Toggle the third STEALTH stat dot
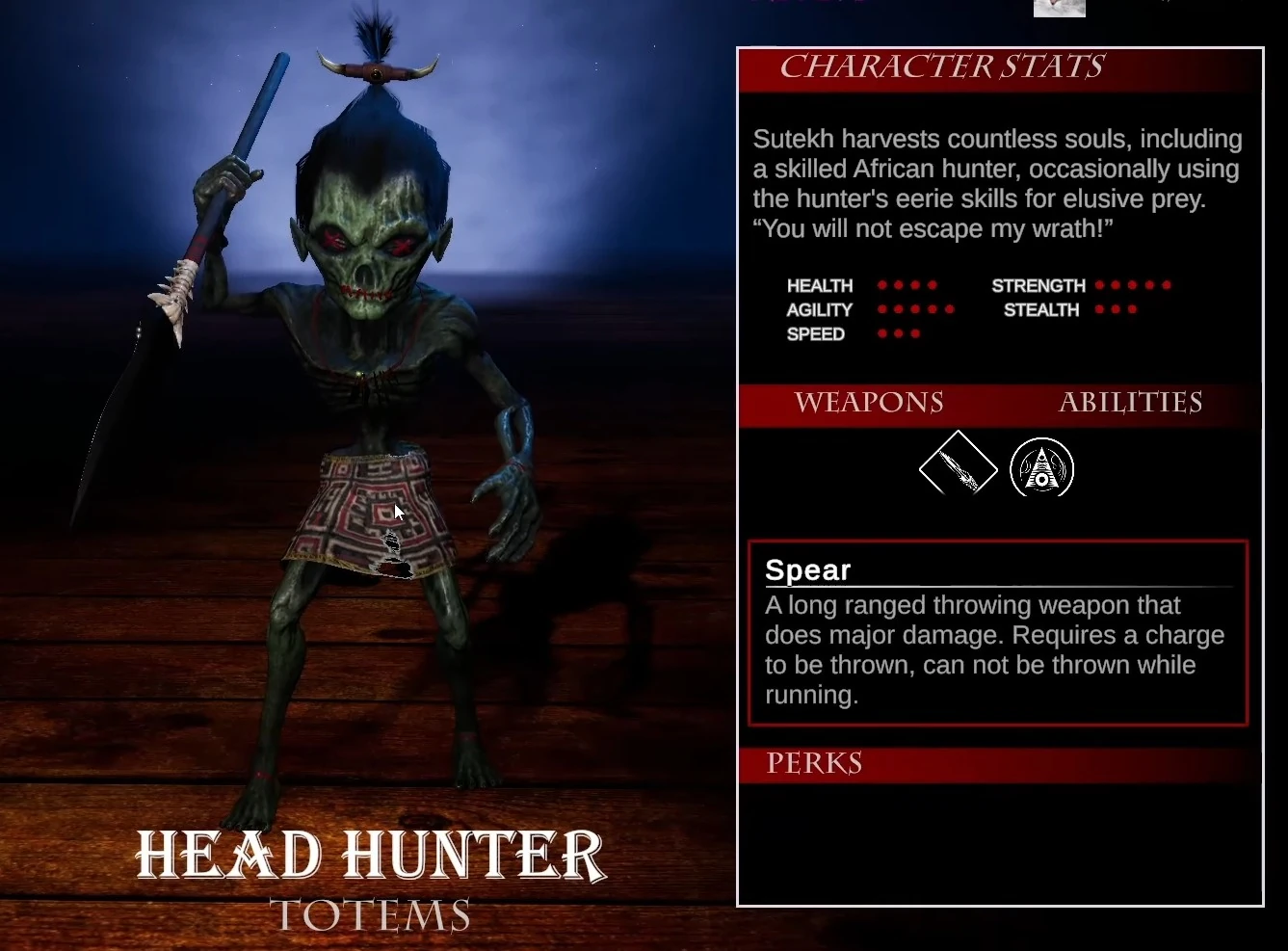The image size is (1288, 951). (x=1134, y=309)
